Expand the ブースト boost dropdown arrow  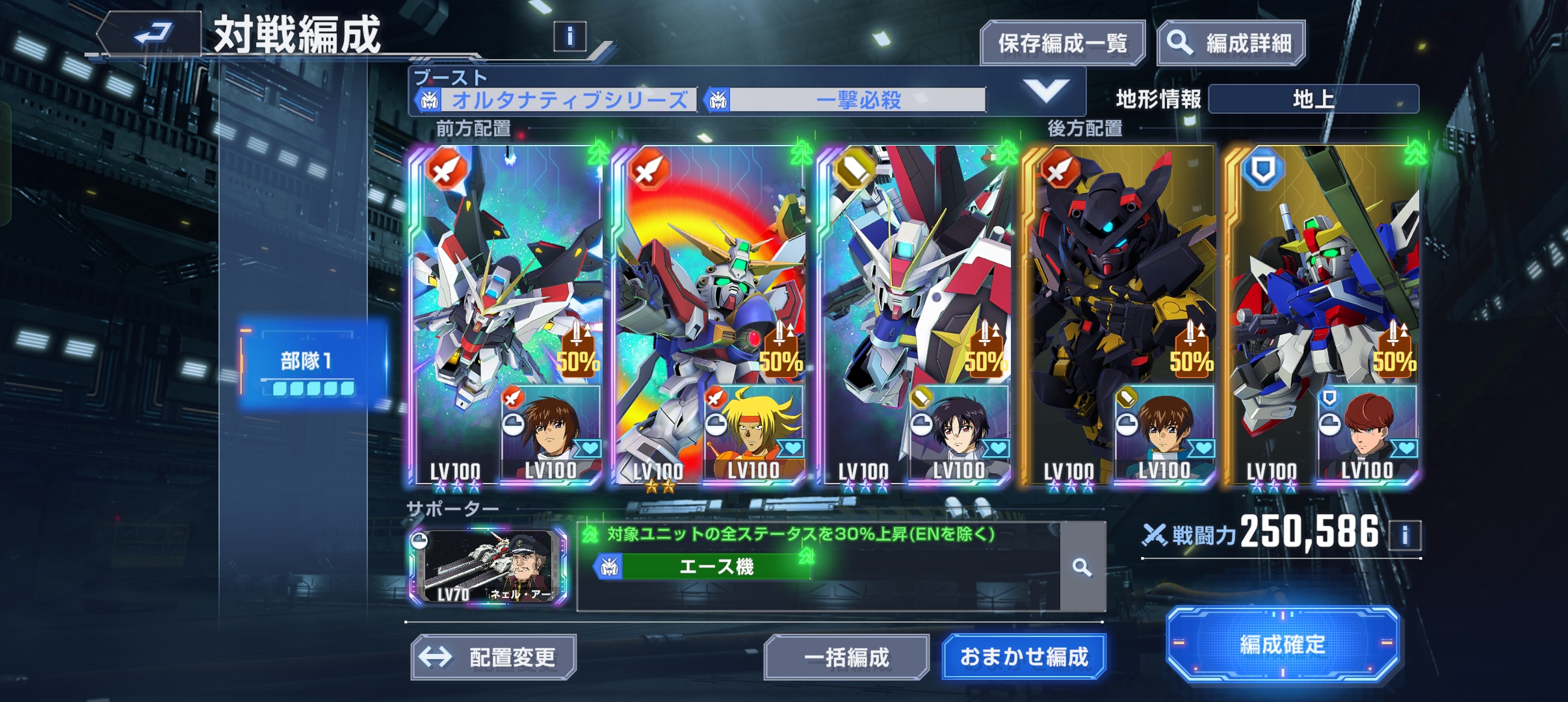pyautogui.click(x=1046, y=91)
